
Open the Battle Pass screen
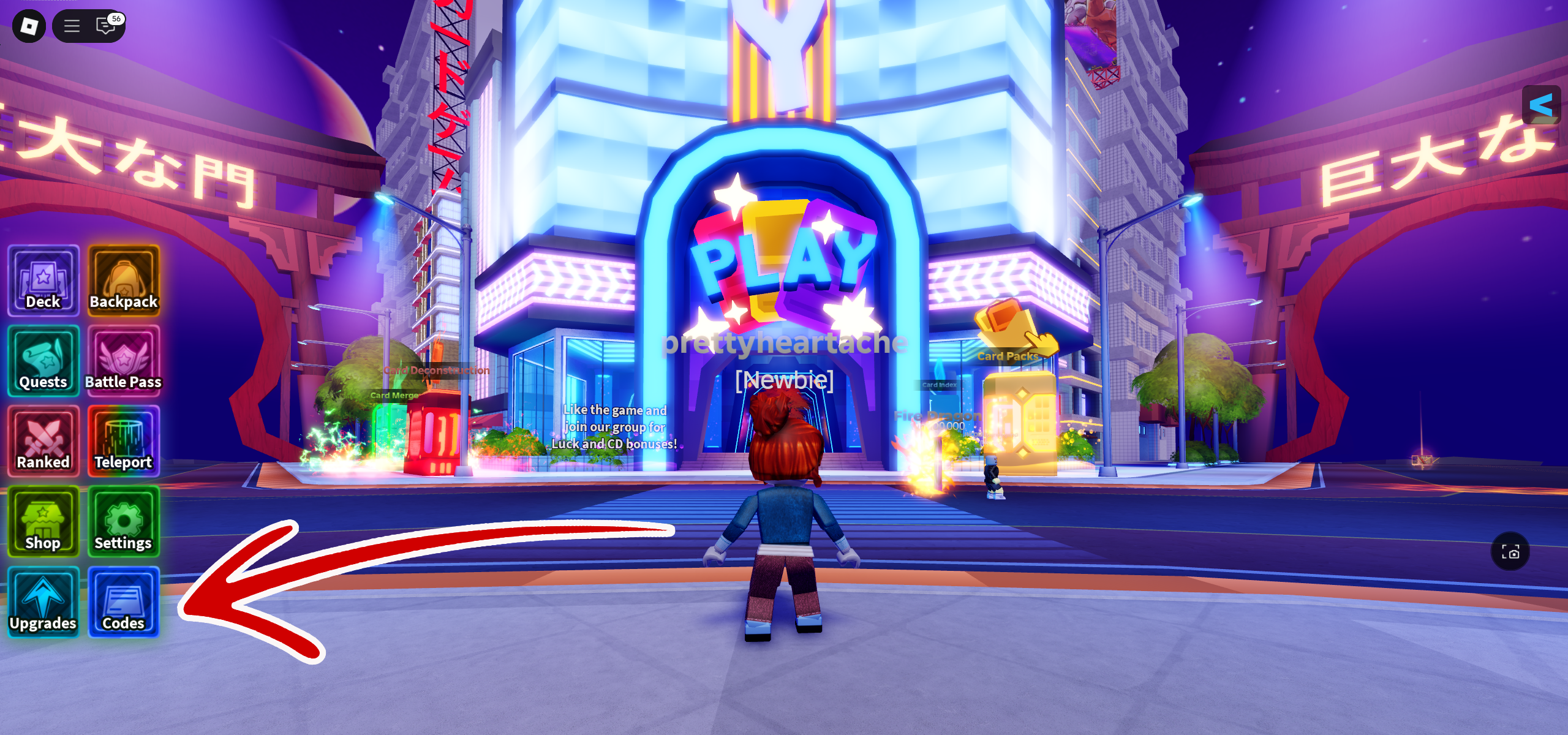(x=124, y=361)
